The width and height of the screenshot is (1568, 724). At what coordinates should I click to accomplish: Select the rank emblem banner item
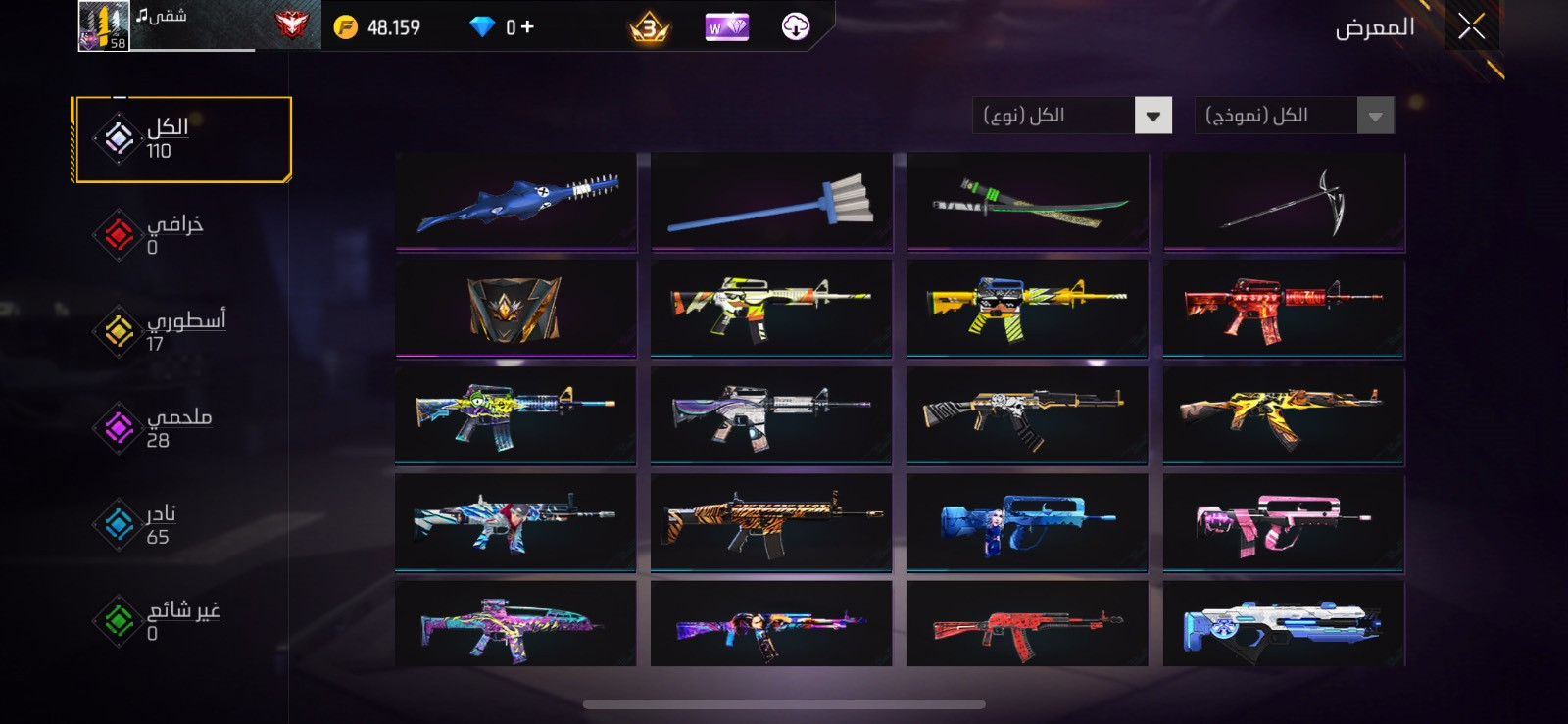pos(515,308)
